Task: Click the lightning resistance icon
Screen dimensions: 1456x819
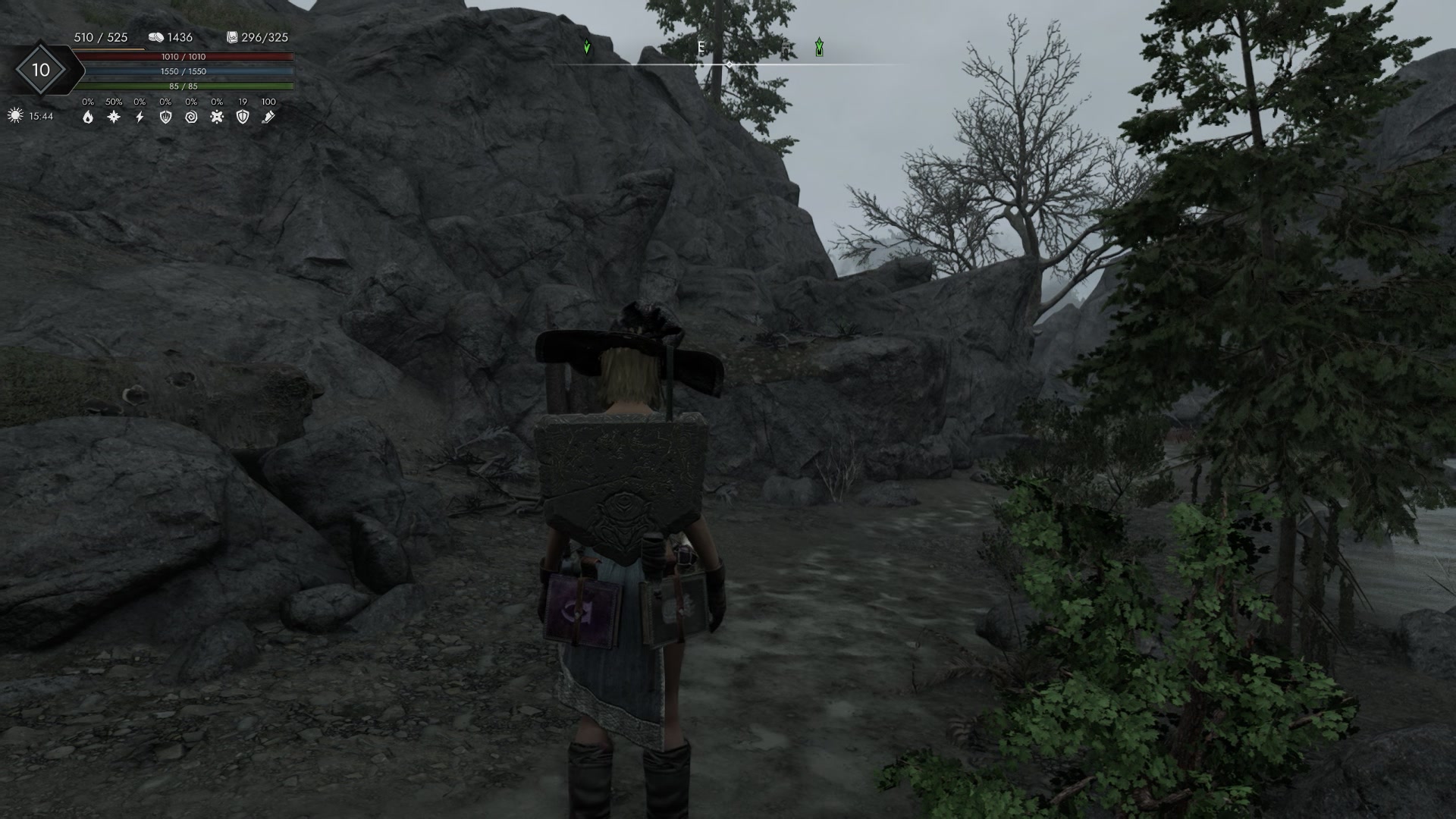Action: click(140, 118)
